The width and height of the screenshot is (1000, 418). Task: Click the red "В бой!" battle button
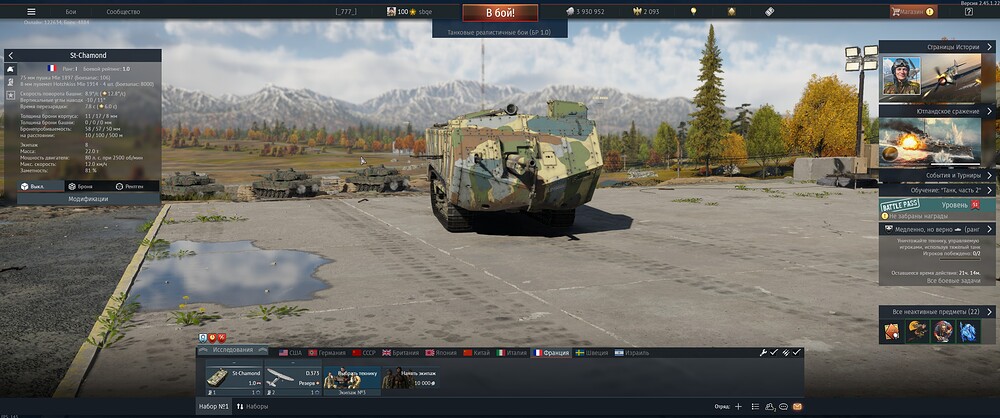[x=500, y=13]
